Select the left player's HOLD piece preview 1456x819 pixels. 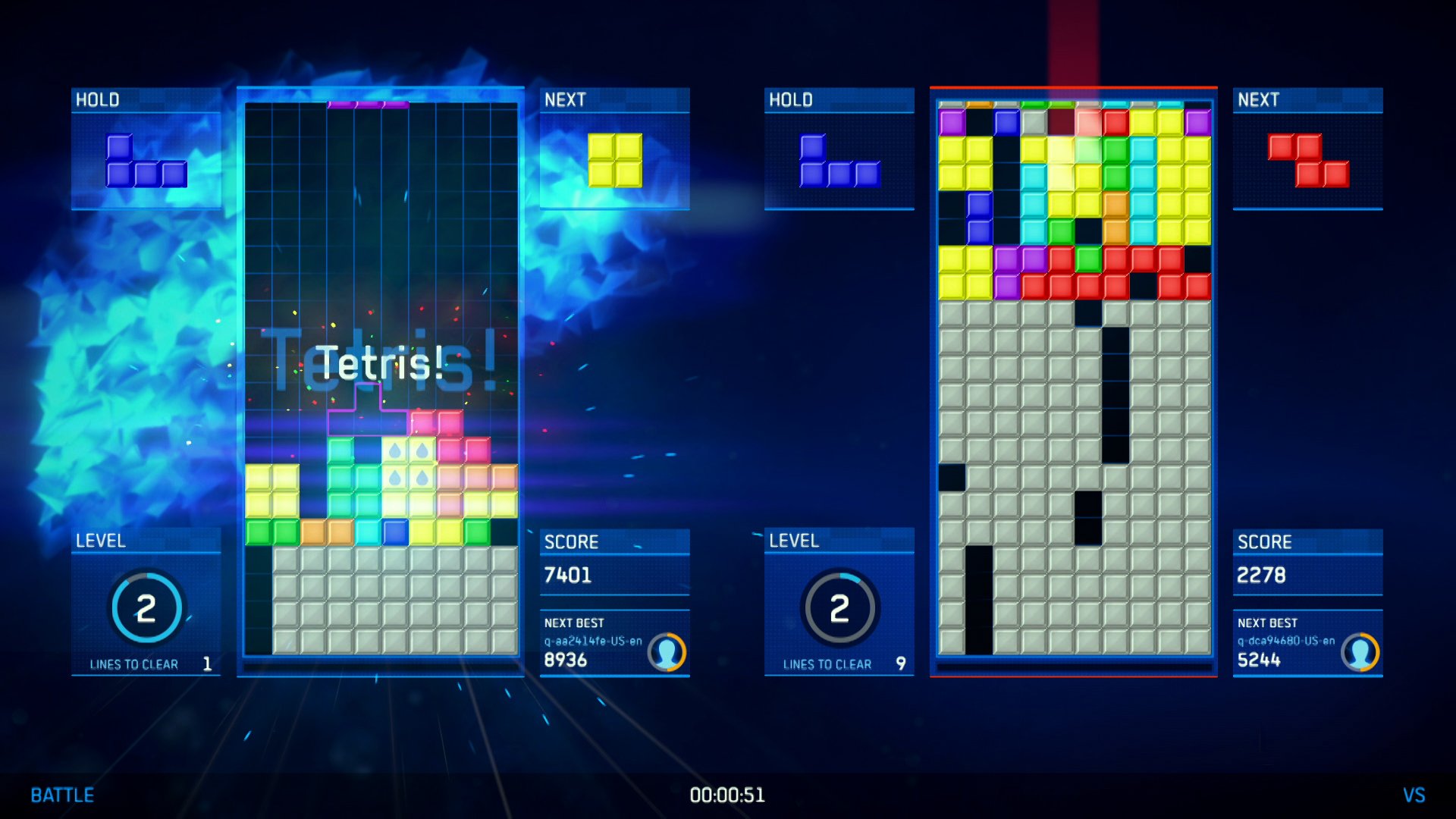pyautogui.click(x=148, y=163)
